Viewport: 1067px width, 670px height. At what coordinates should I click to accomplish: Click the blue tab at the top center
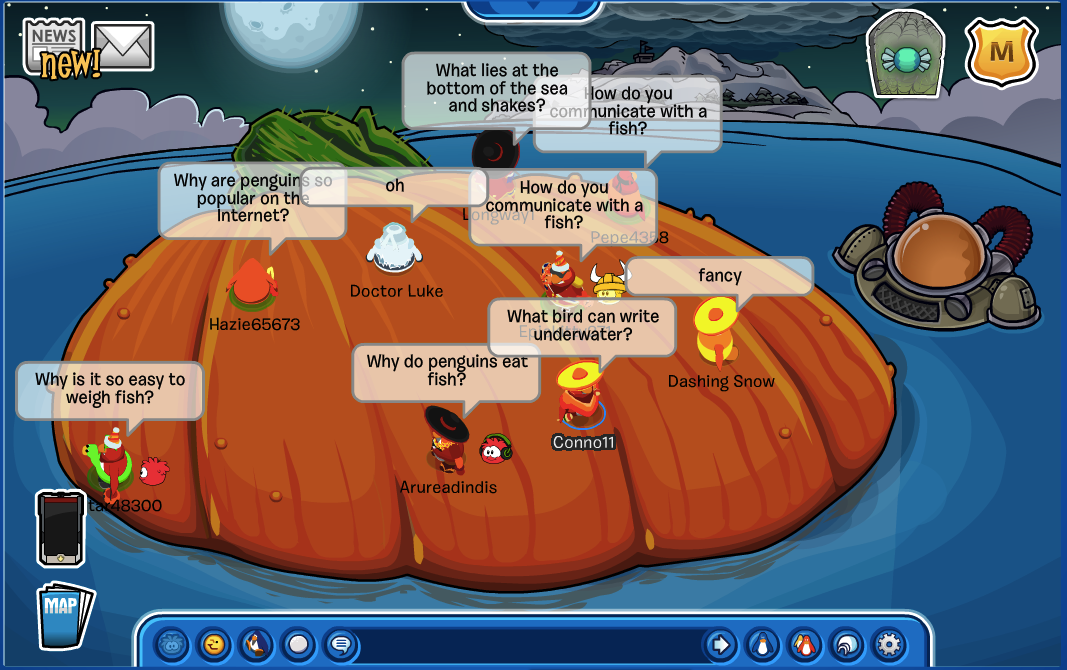click(533, 10)
